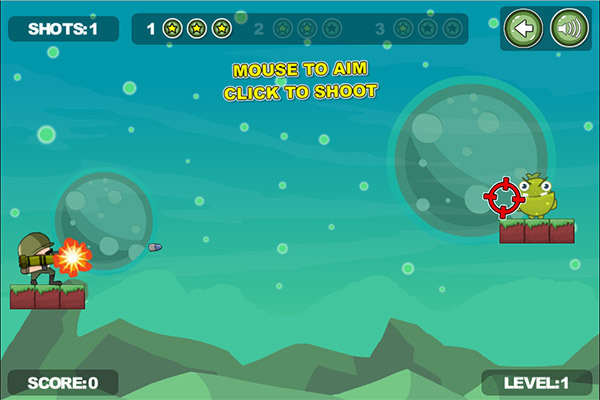Click the green back arrow button
Image resolution: width=600 pixels, height=400 pixels.
[x=523, y=29]
